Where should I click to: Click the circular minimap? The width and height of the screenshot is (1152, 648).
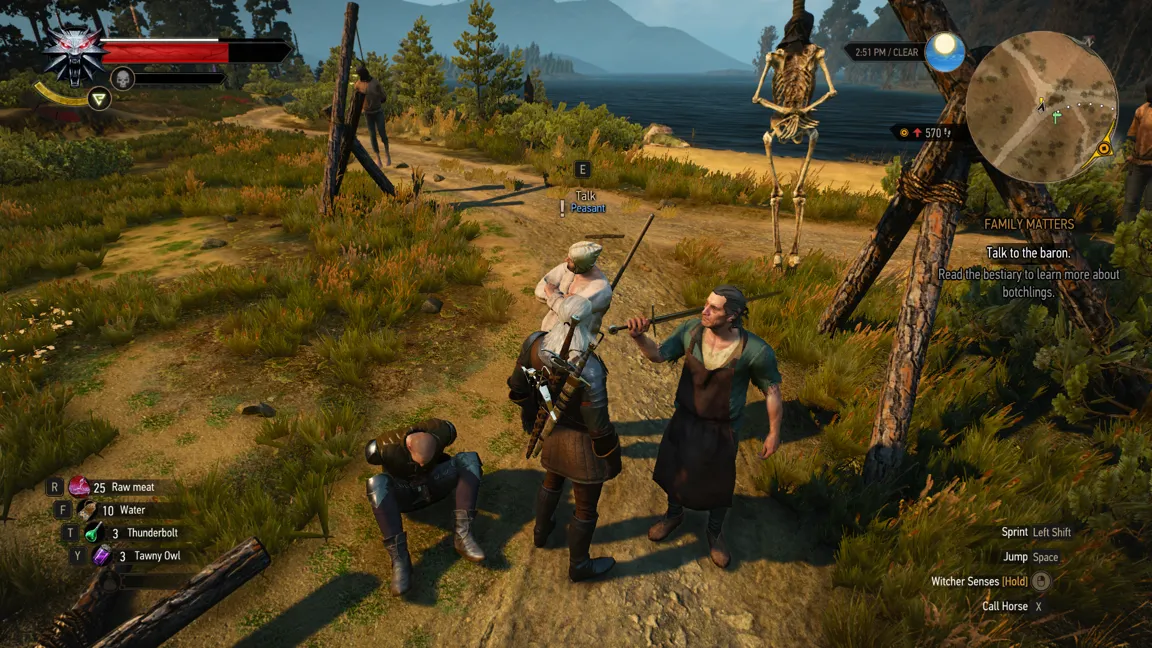pyautogui.click(x=1041, y=106)
